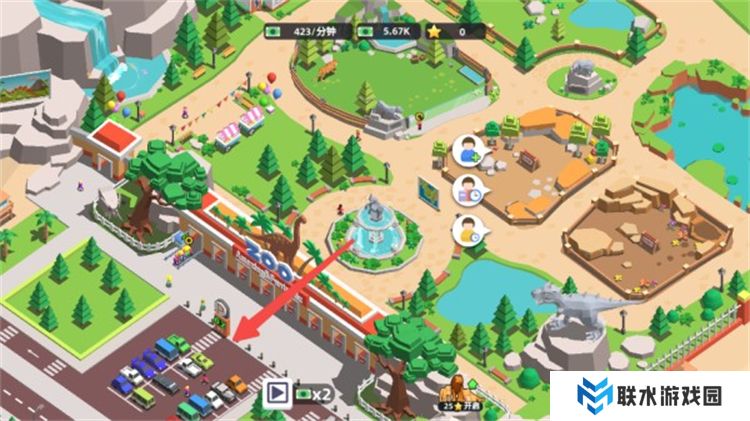Choose the yellow-shirt staff bubble with clock

coord(466,231)
